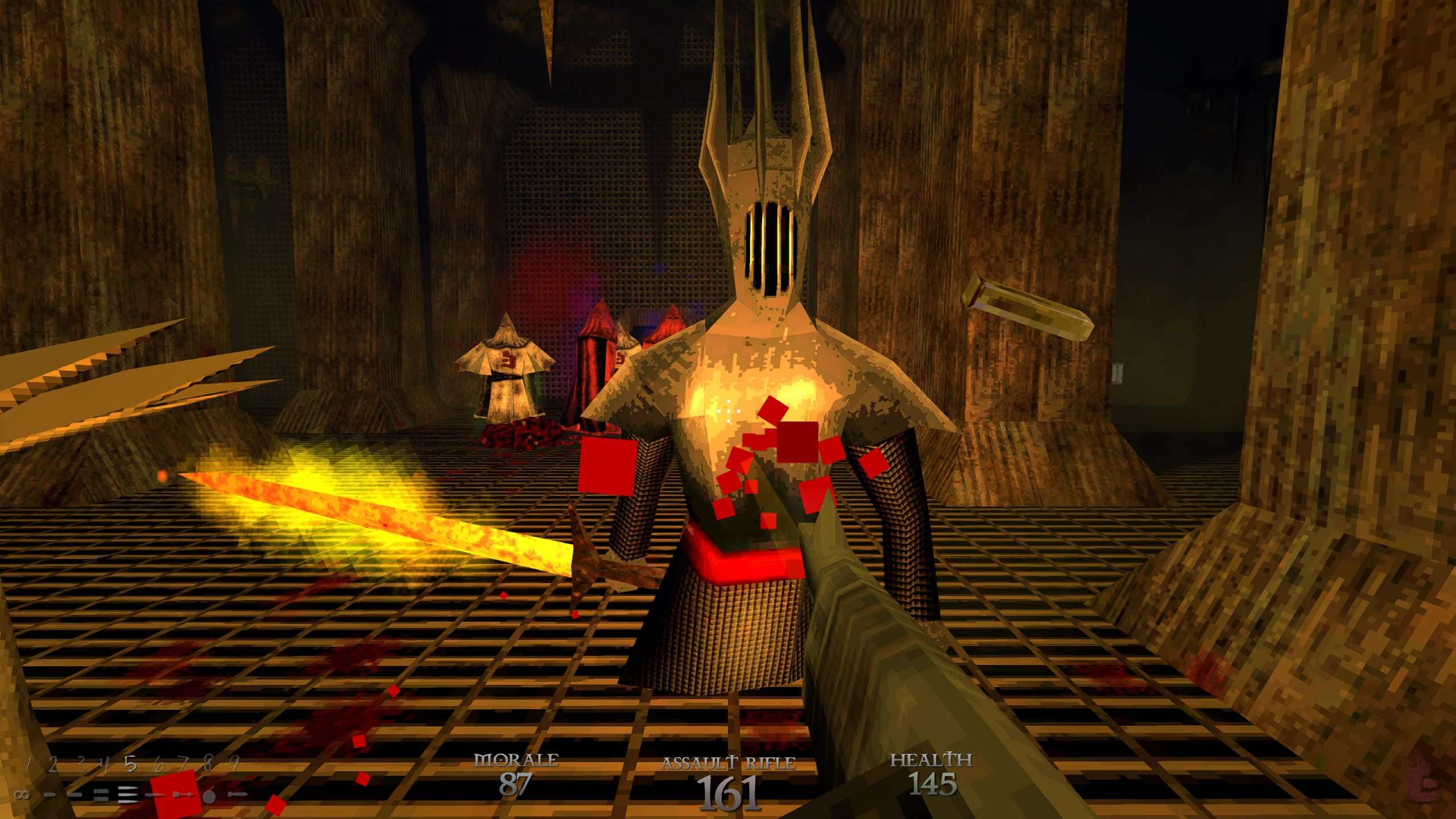The width and height of the screenshot is (1456, 819).
Task: Equip the rocket weapon icon
Action: coord(237,794)
